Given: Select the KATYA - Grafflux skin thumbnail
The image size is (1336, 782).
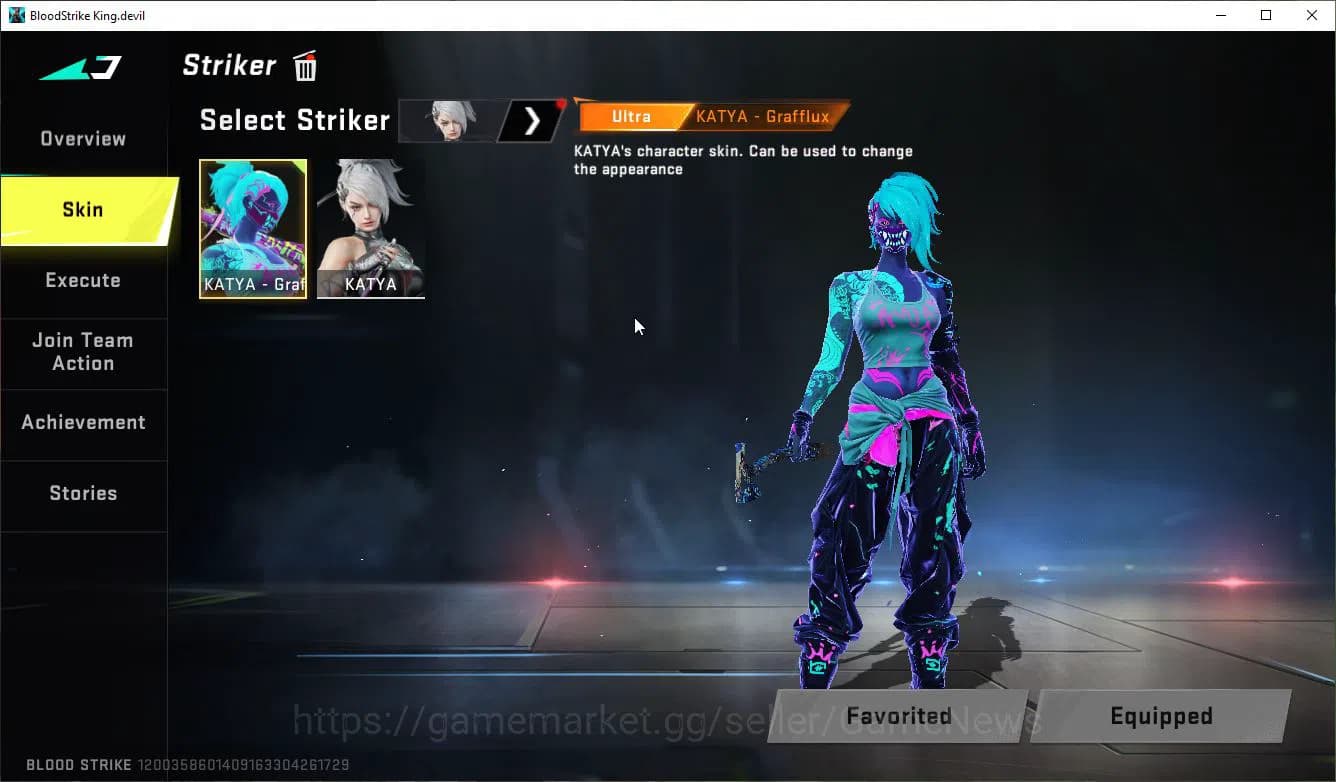Looking at the screenshot, I should pyautogui.click(x=253, y=228).
